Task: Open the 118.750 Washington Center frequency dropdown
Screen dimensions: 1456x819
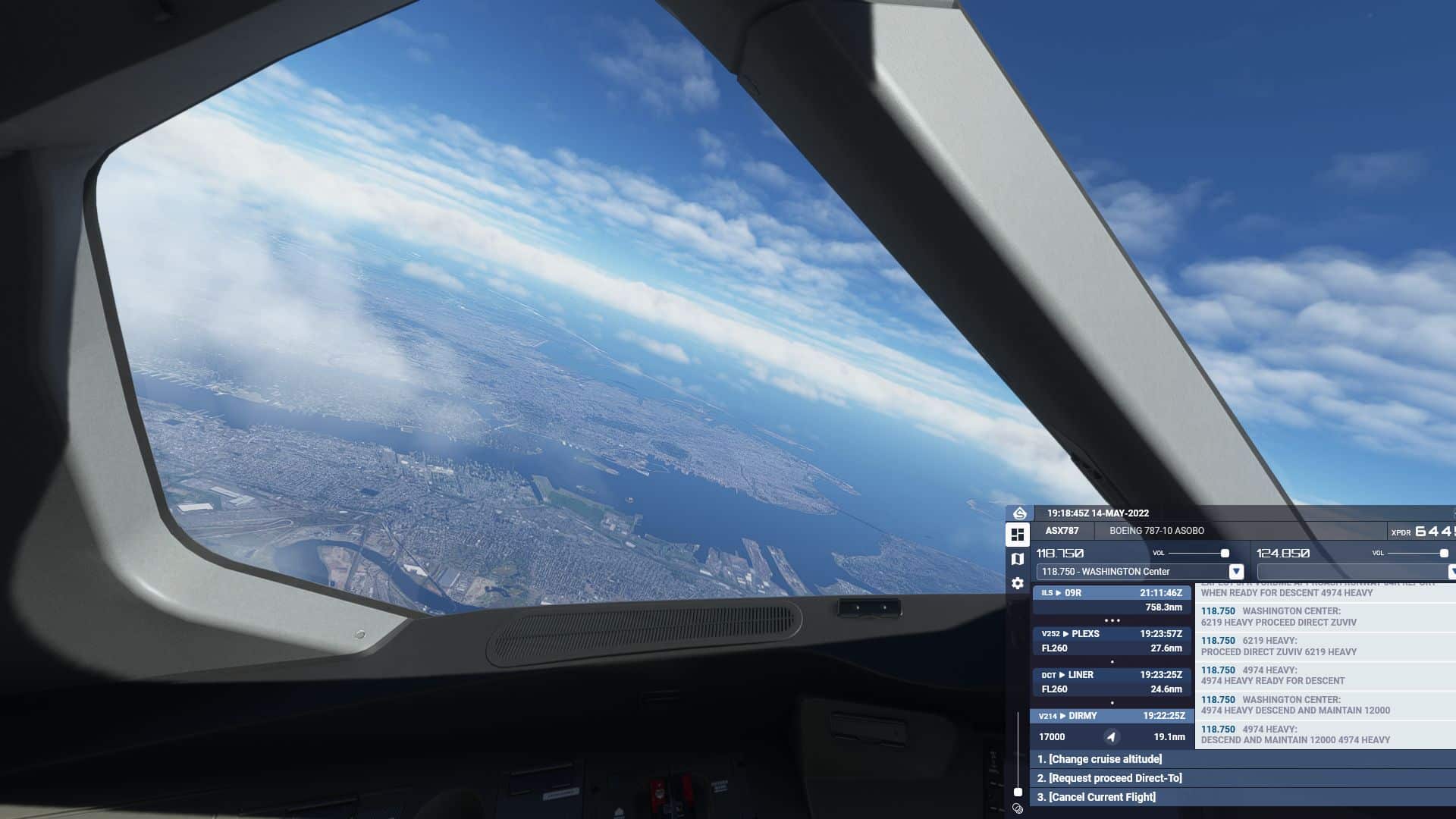Action: (x=1235, y=572)
